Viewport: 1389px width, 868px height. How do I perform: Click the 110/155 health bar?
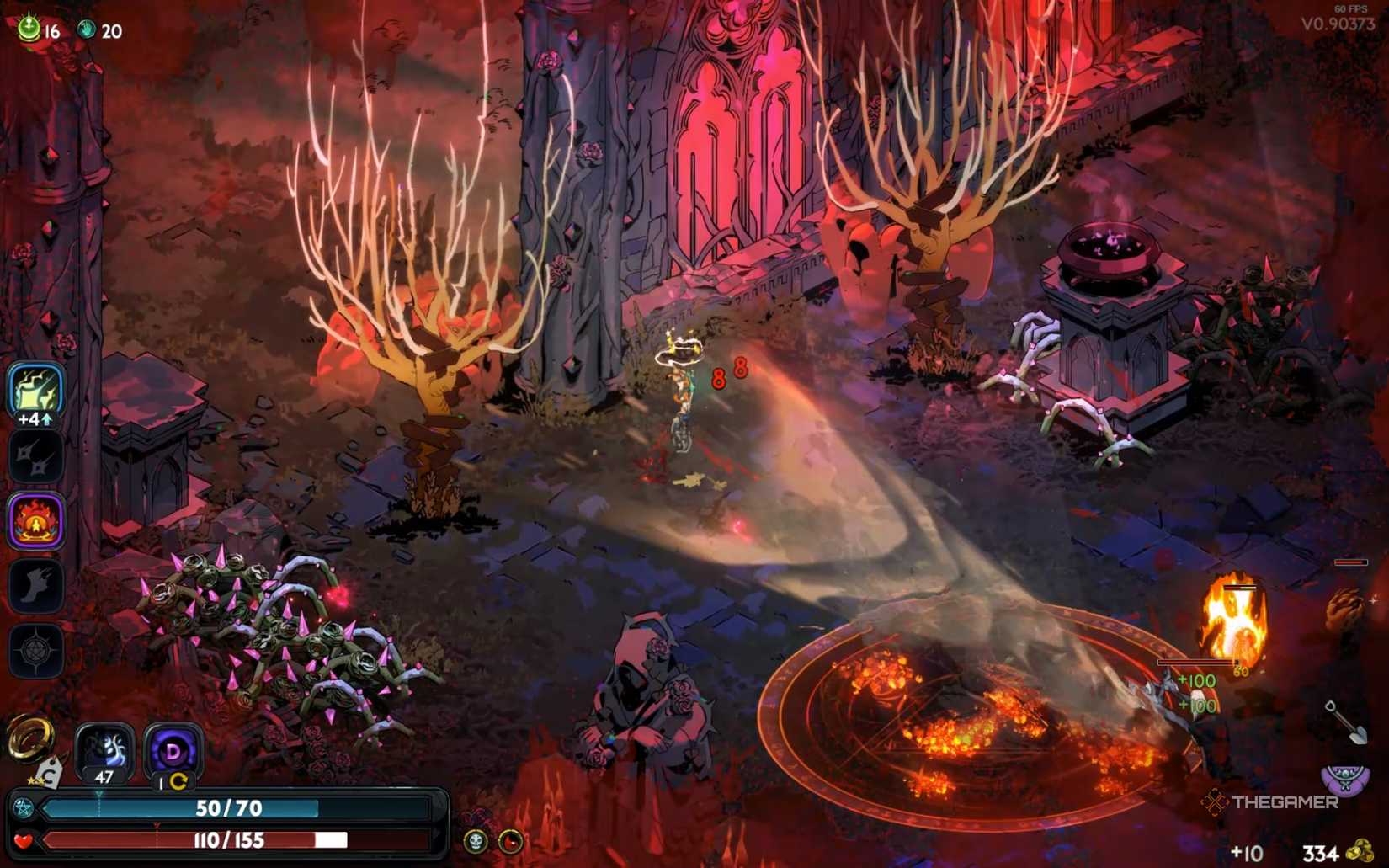point(227,839)
